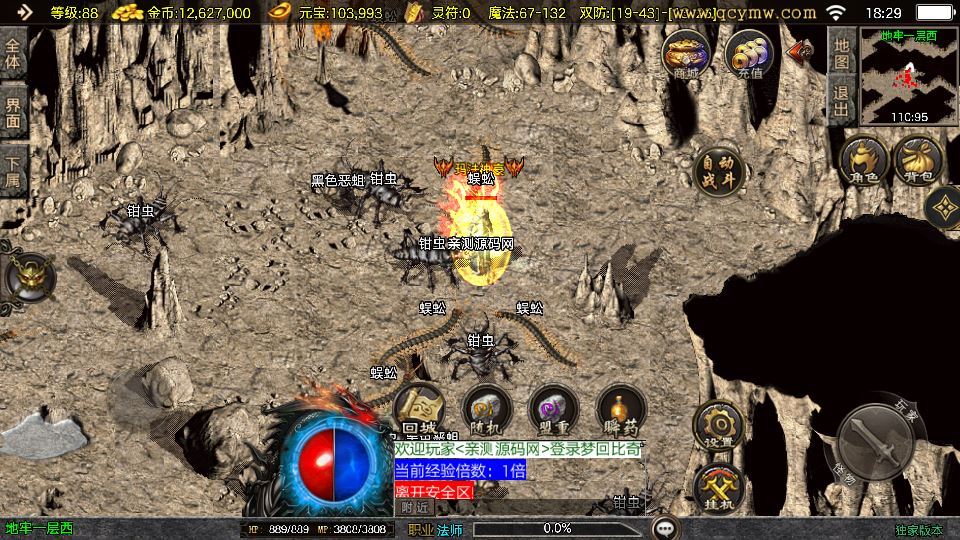The width and height of the screenshot is (960, 540).
Task: Open the 充值 recharge screen
Action: click(749, 54)
